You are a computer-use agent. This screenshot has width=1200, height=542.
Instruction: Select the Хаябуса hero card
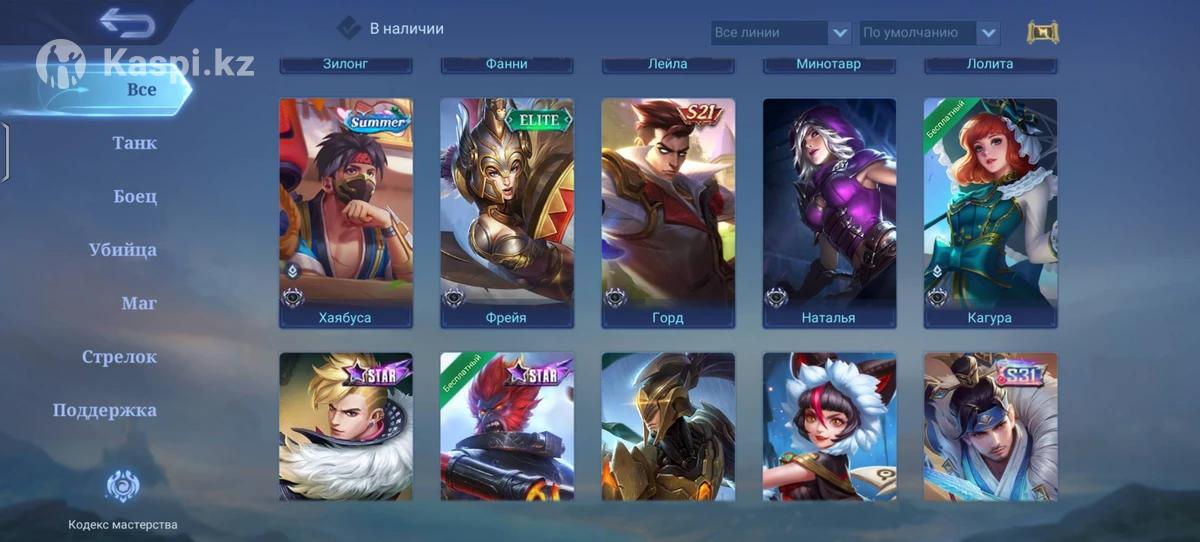[x=345, y=212]
